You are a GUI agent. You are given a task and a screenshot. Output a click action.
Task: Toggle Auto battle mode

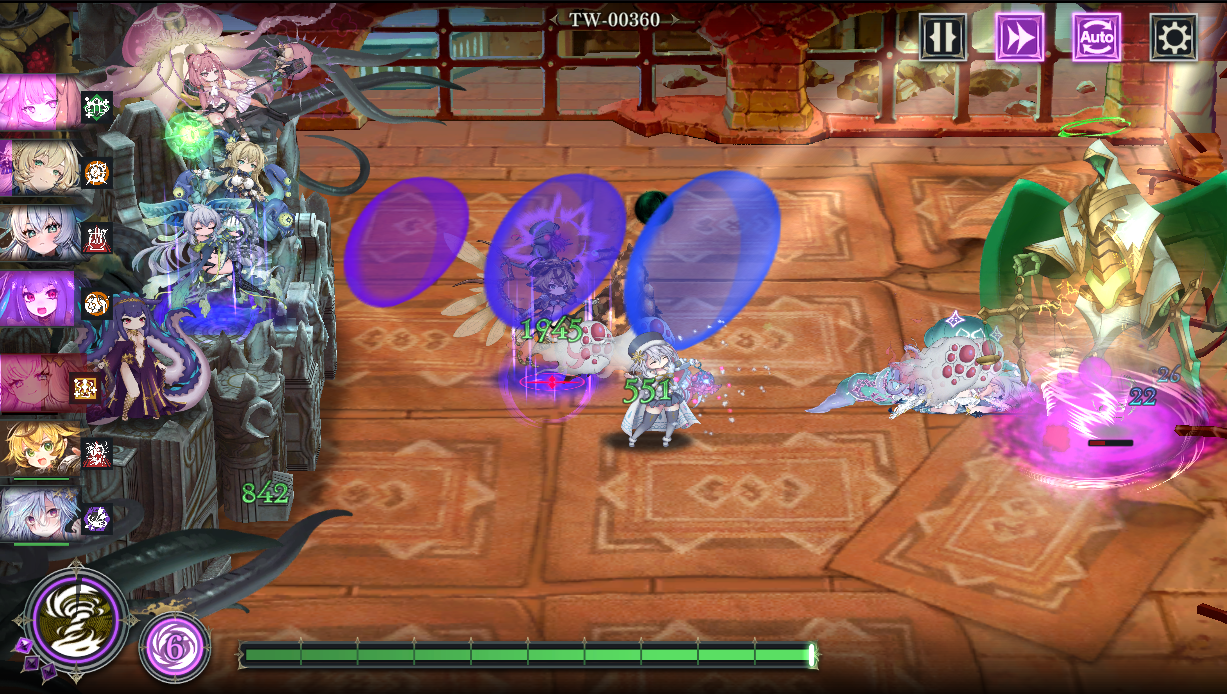coord(1096,38)
